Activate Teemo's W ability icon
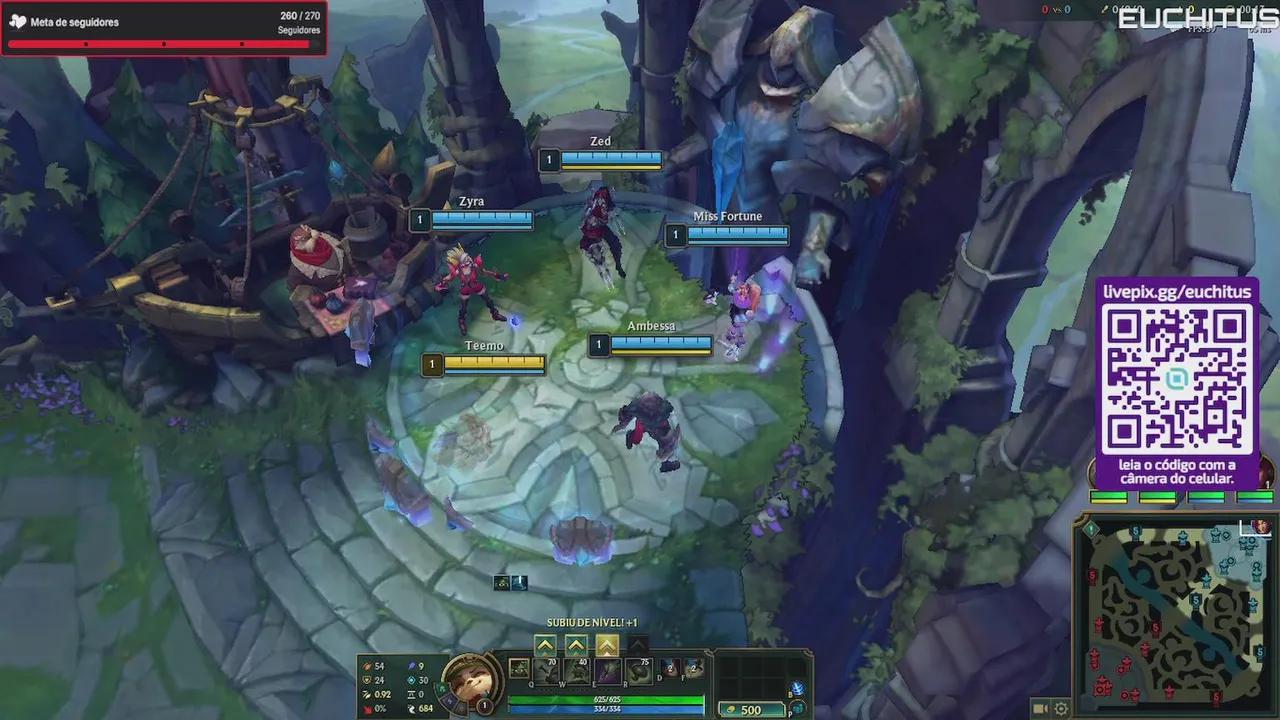 [576, 671]
